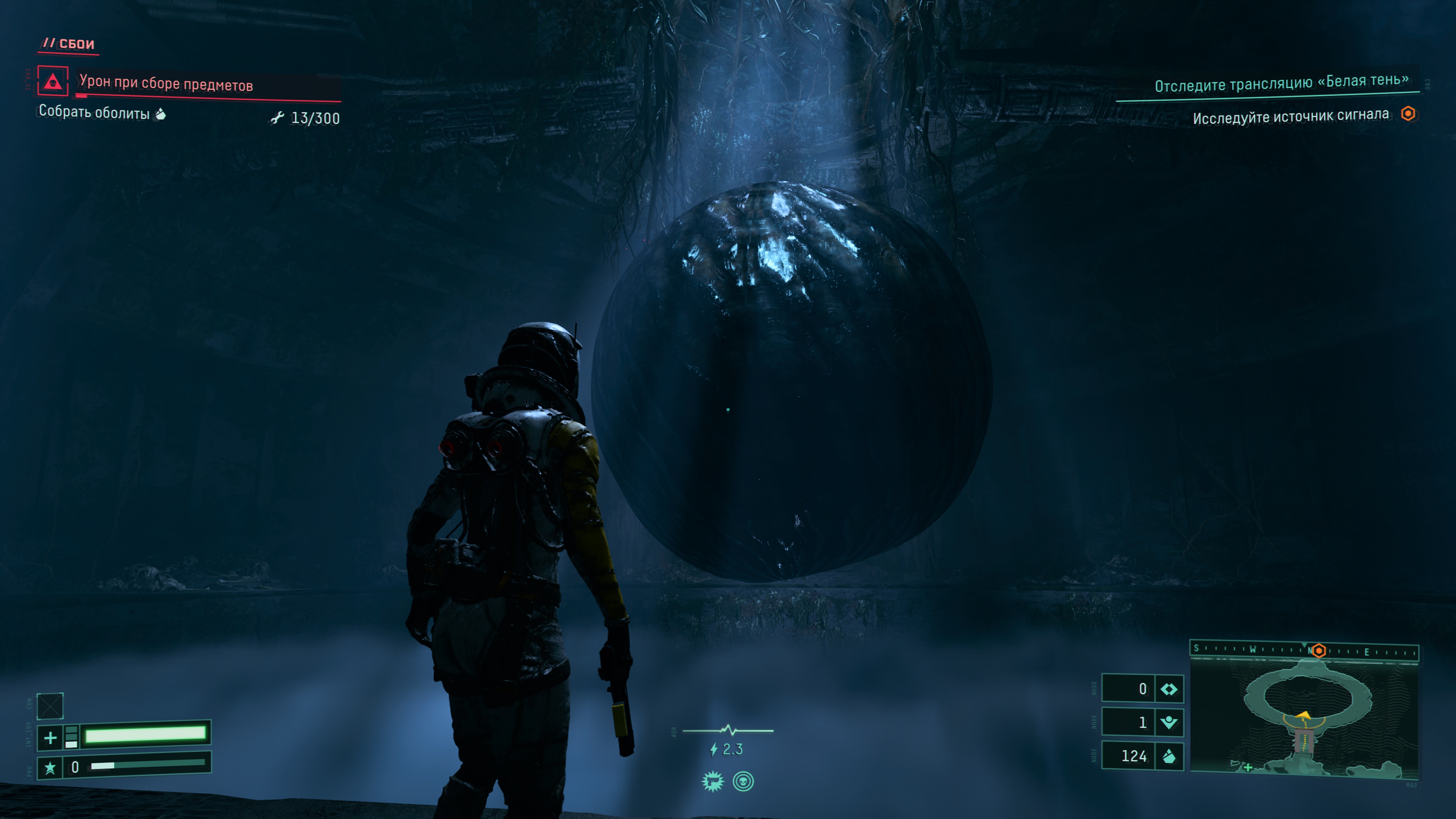1456x819 pixels.
Task: Select the empty consumable slot
Action: point(50,706)
